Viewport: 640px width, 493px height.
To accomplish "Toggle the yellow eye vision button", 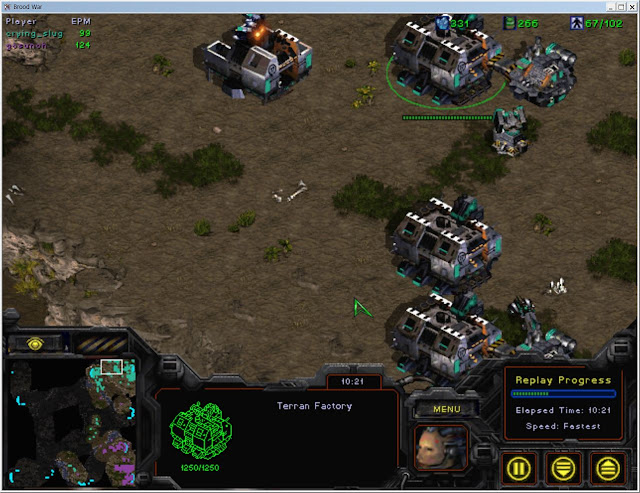I will point(36,343).
